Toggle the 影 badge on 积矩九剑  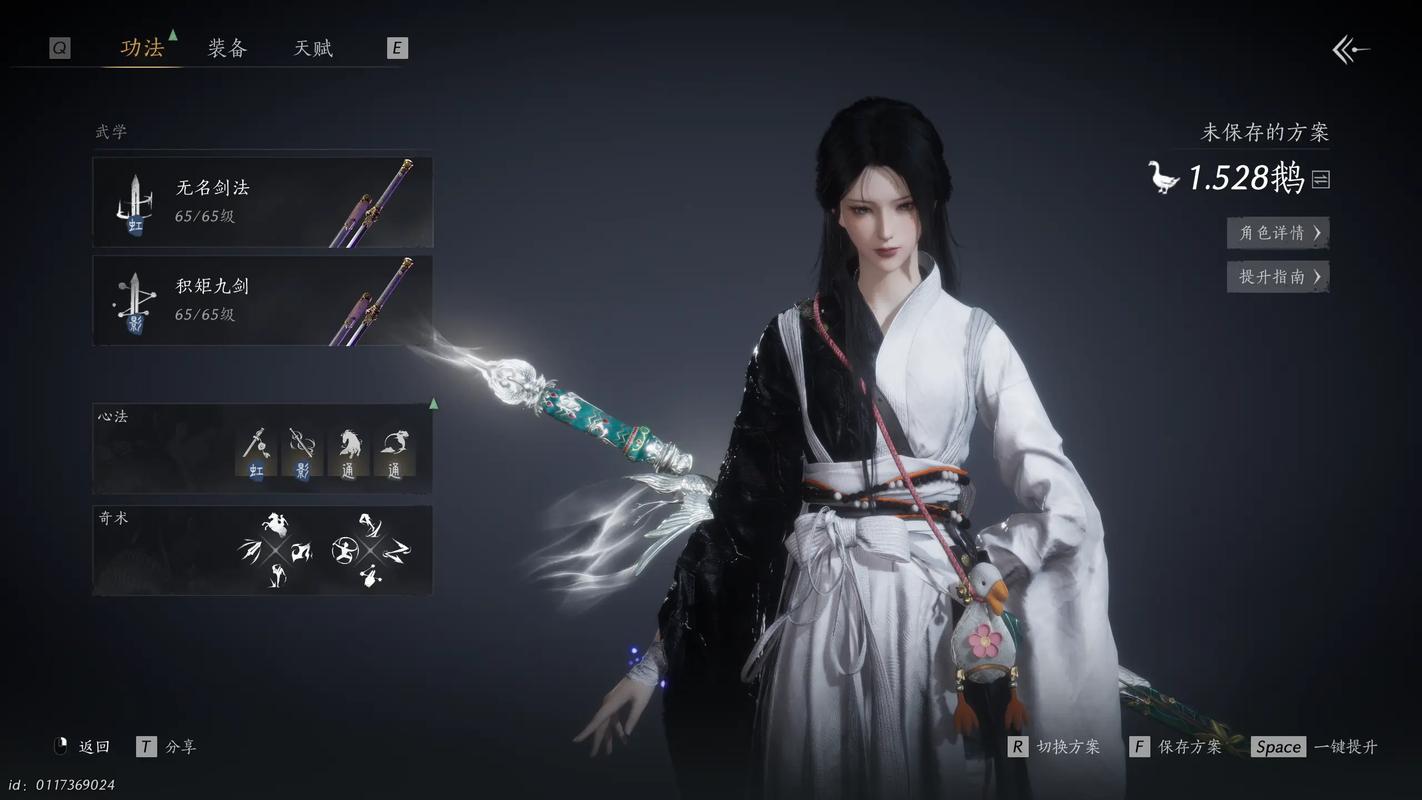point(133,324)
